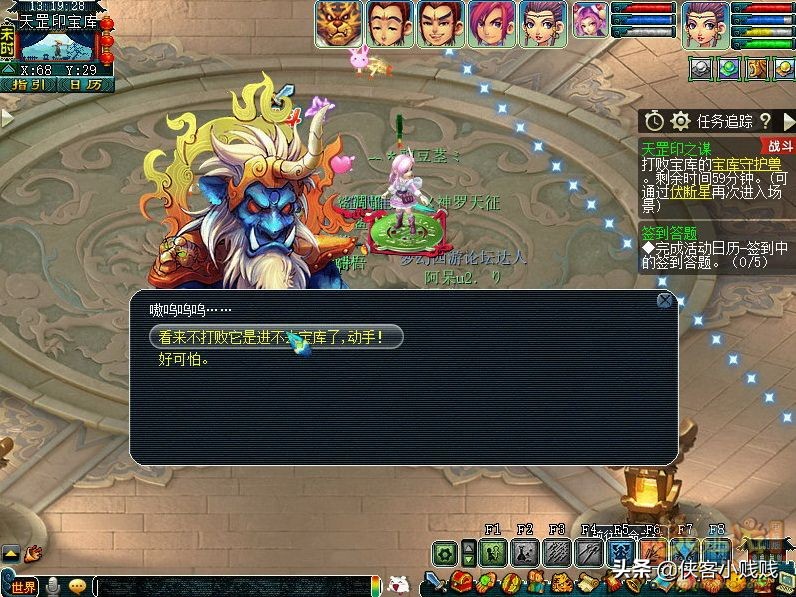Select the tiger team member portrait

click(x=337, y=23)
